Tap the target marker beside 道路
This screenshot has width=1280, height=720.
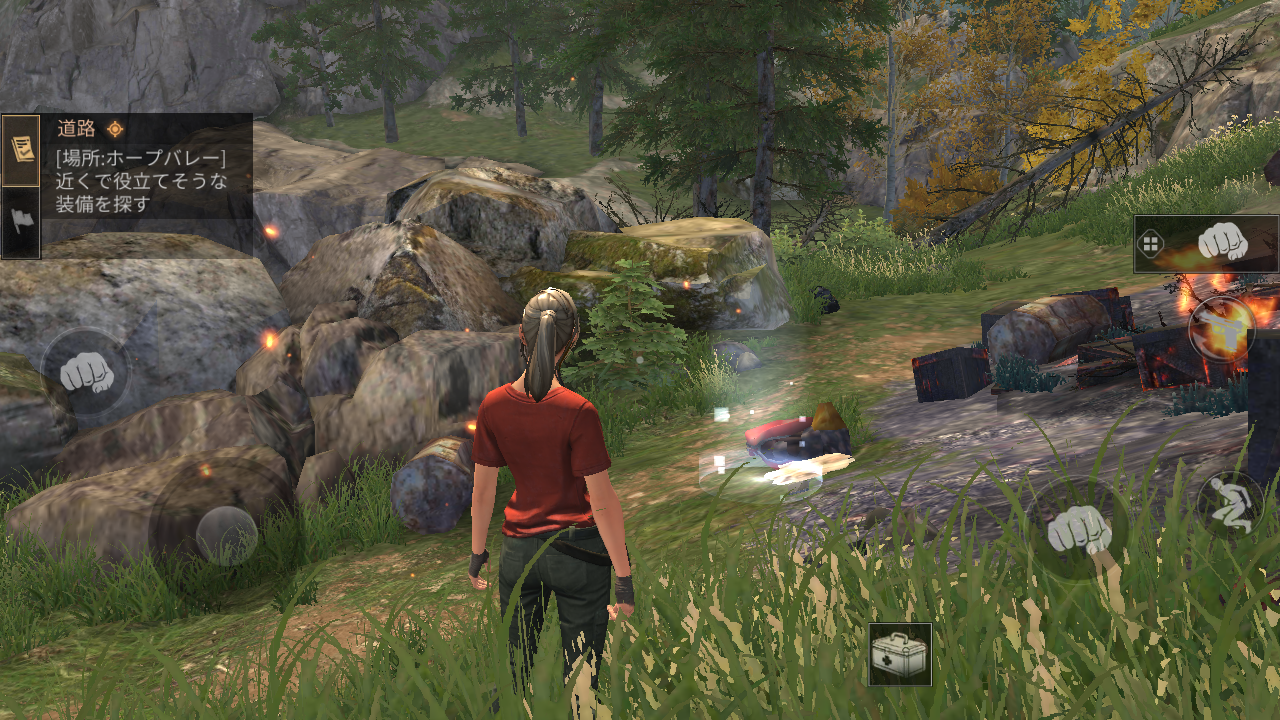(116, 128)
